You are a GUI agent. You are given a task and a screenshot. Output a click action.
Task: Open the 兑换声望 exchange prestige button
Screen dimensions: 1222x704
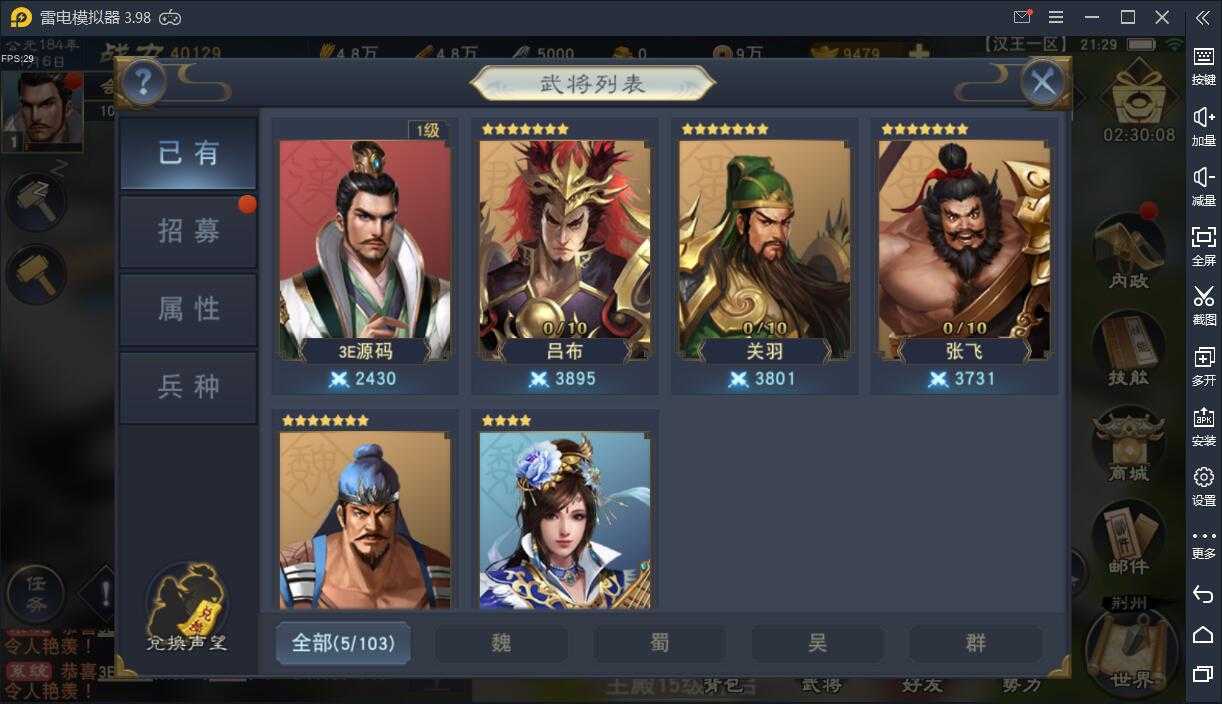coord(187,607)
